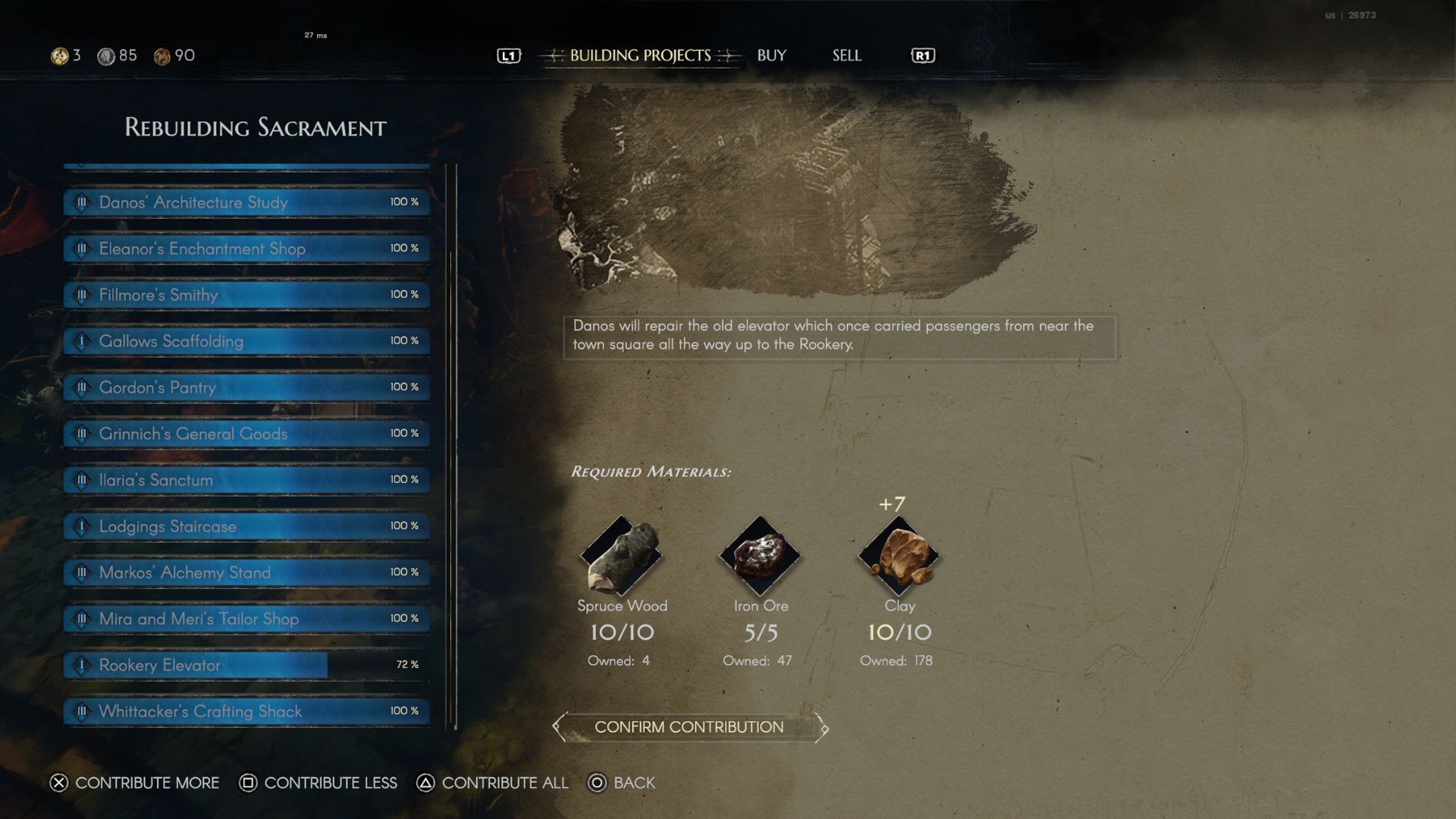Viewport: 1456px width, 819px height.
Task: Select Gordon's Pantry project row
Action: click(246, 388)
